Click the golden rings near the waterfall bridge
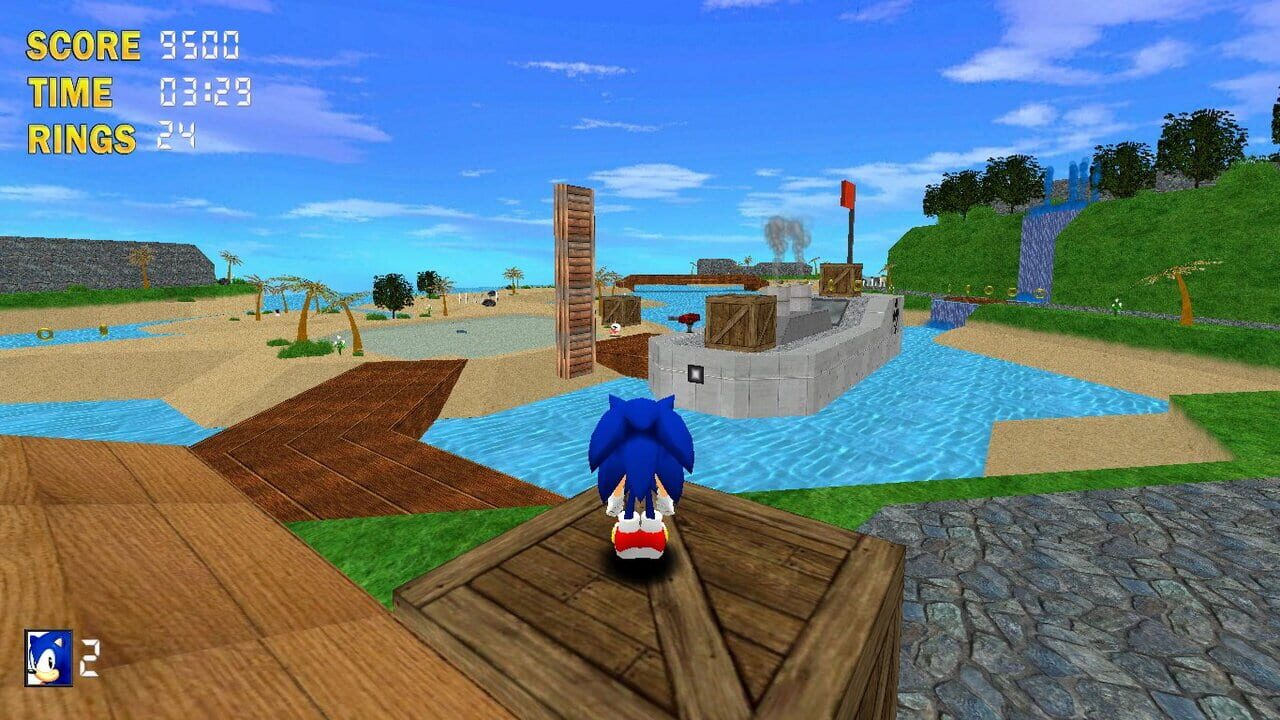Image resolution: width=1280 pixels, height=720 pixels. click(990, 290)
